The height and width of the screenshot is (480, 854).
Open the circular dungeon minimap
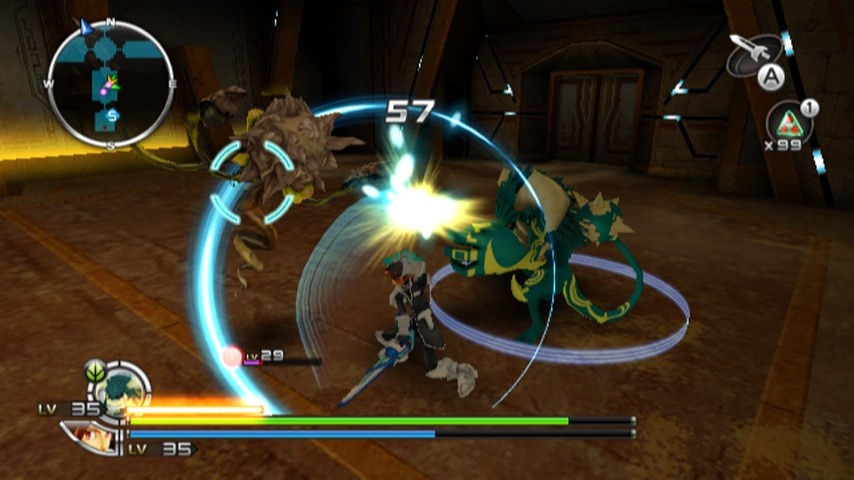pos(109,84)
